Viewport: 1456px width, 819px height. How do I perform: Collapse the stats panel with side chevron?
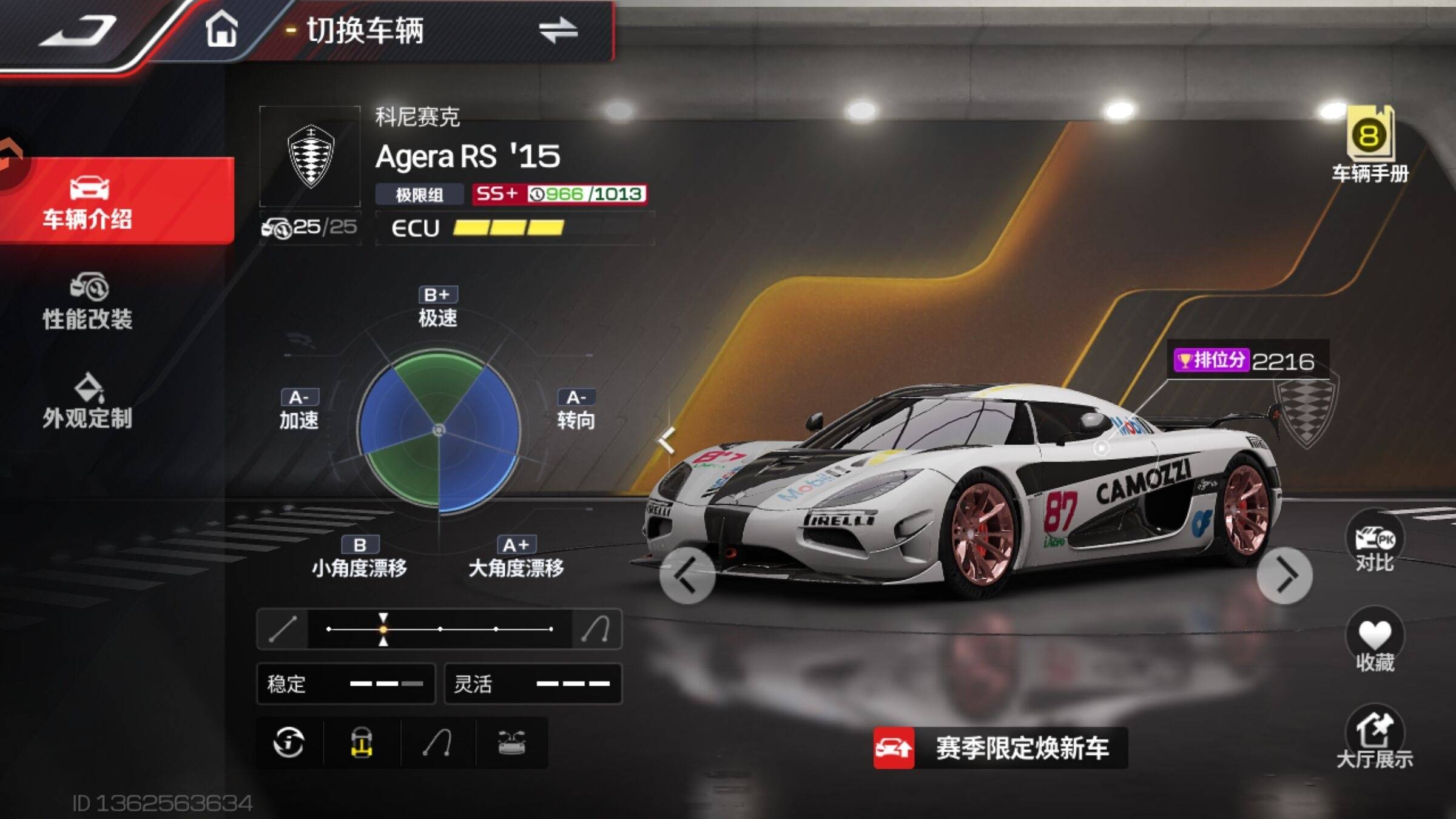click(667, 440)
